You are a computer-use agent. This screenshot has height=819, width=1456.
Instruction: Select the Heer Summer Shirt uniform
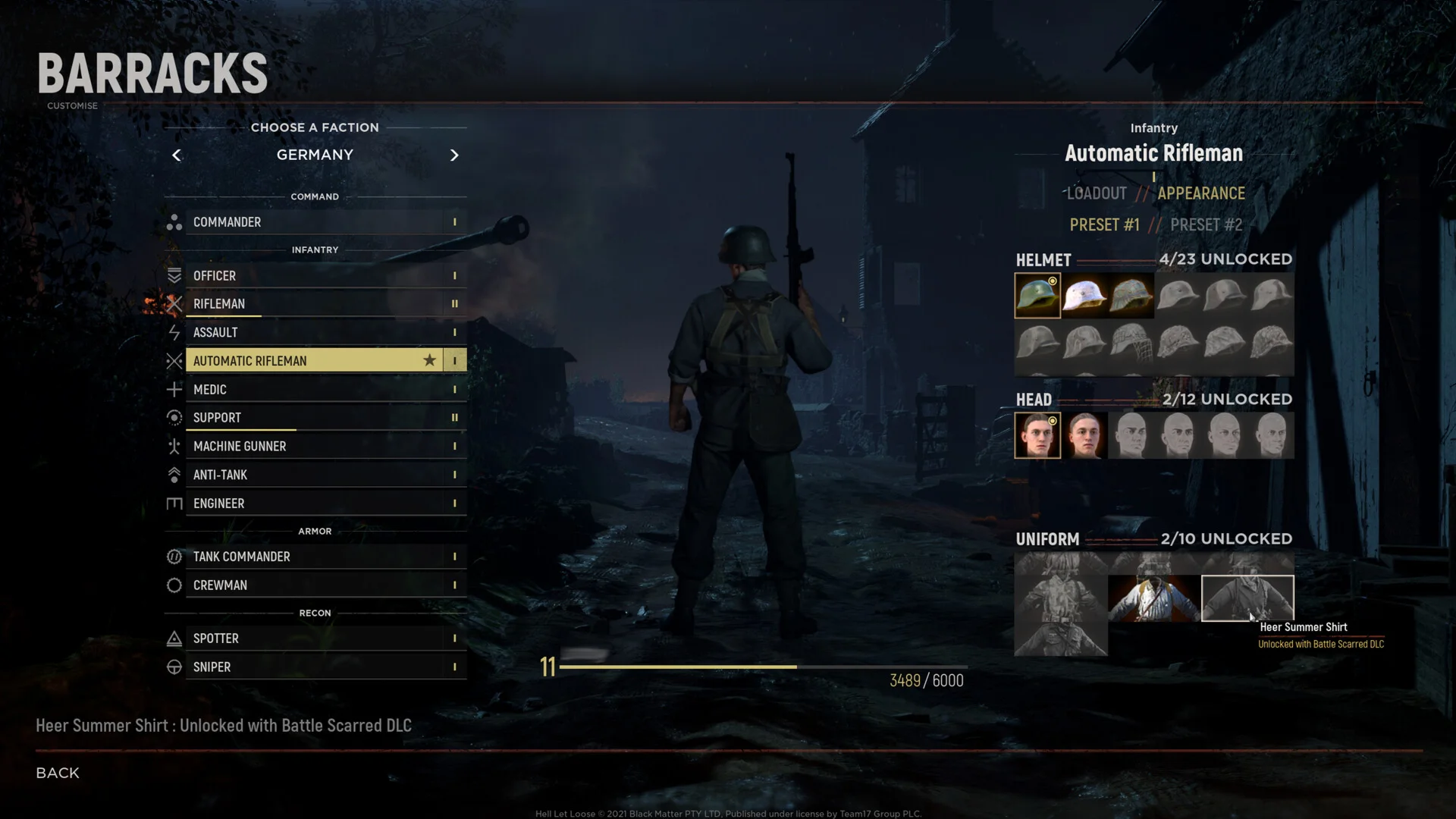pos(1247,598)
